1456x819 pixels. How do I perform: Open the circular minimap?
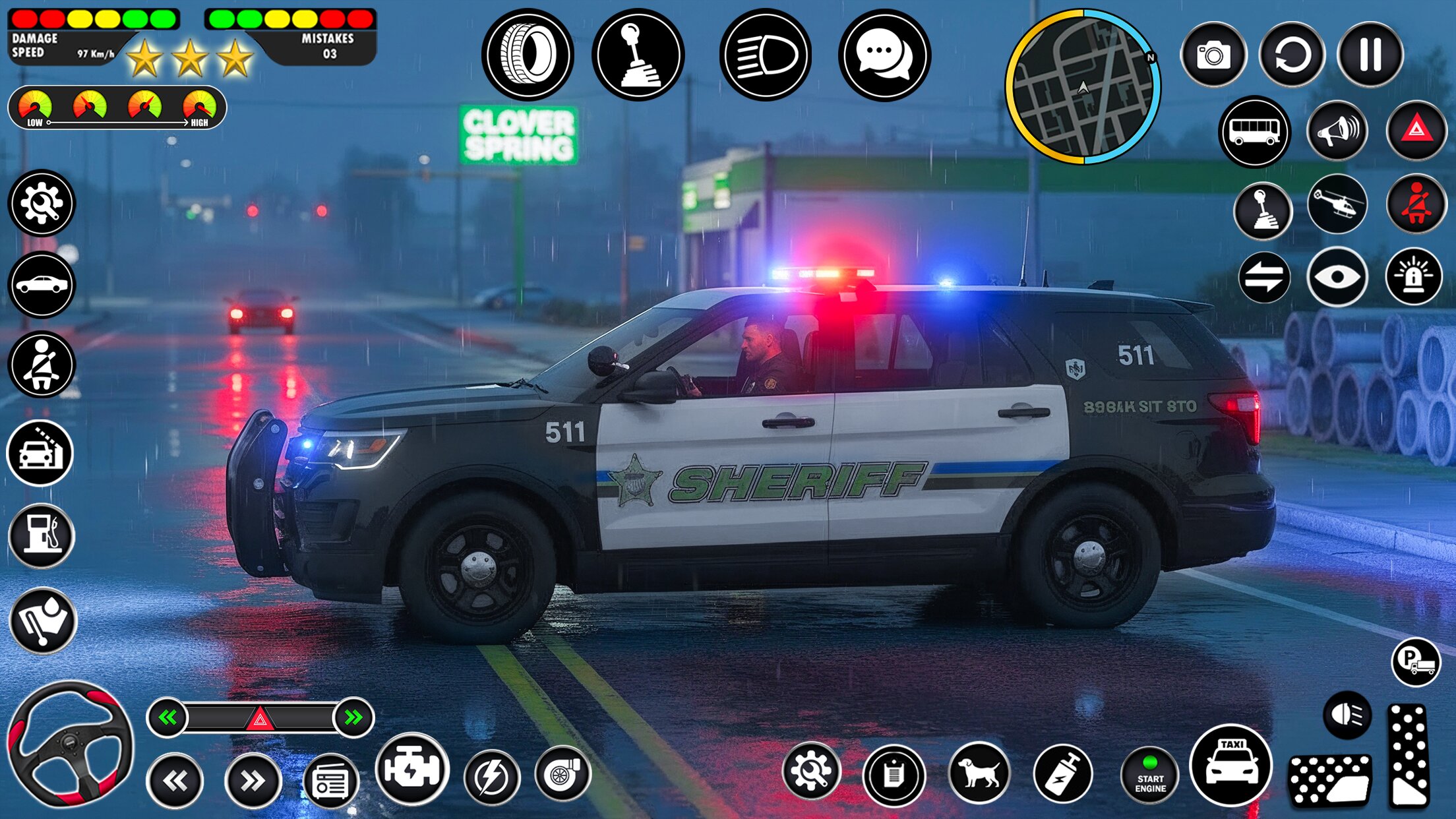coord(1083,86)
